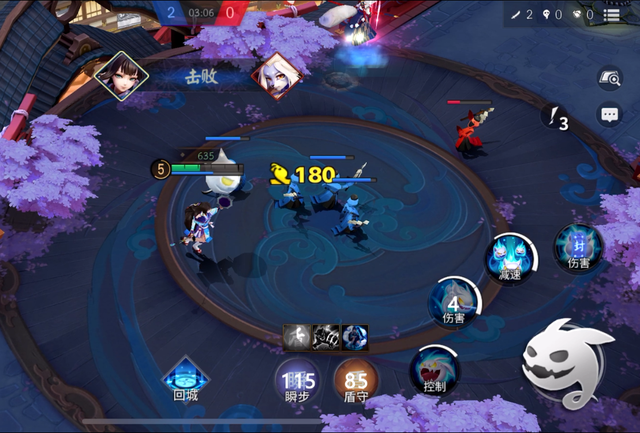Use the 减速 slow skill
Viewport: 640px width, 433px height.
tap(509, 257)
